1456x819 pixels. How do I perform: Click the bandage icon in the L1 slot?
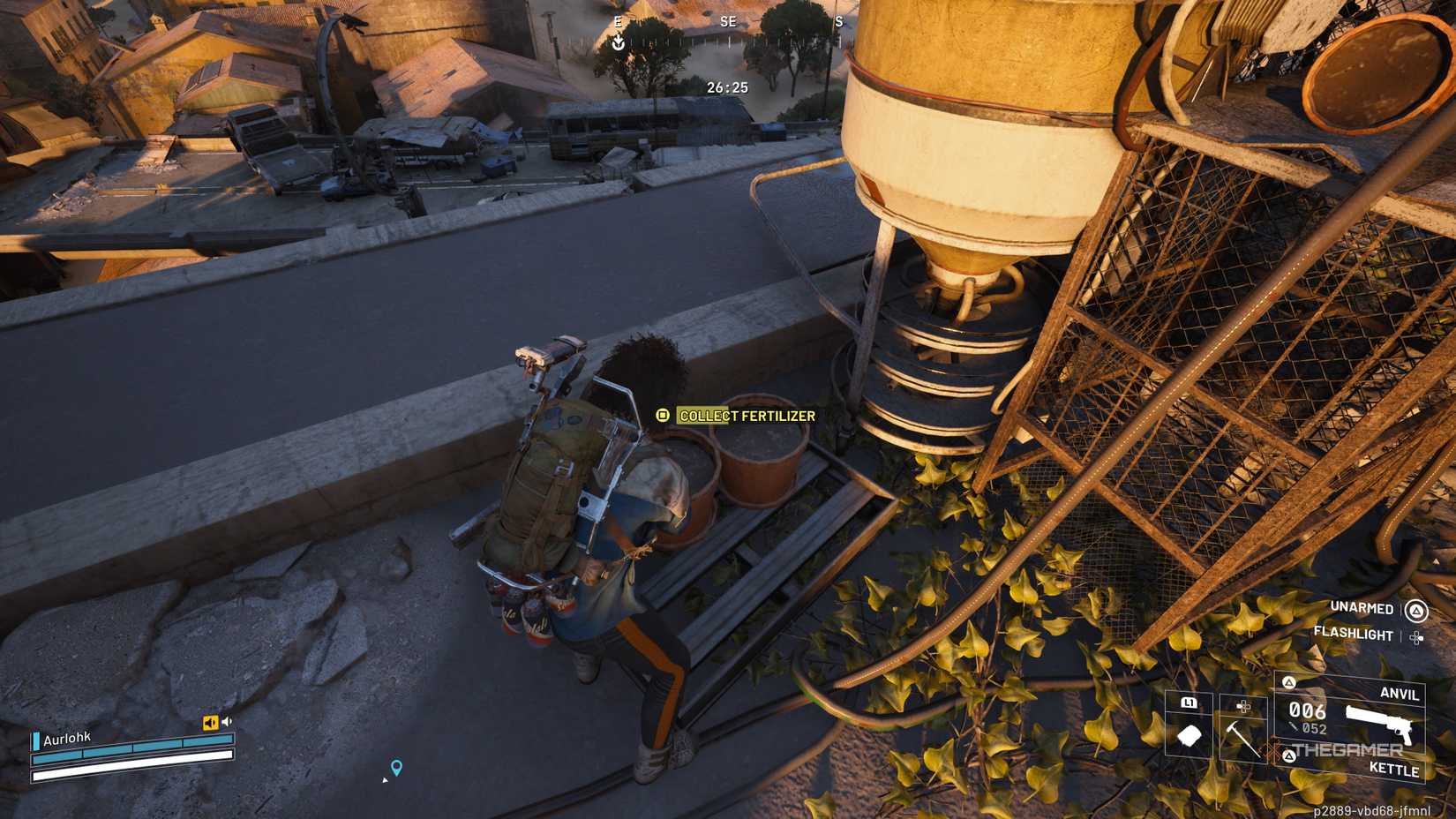tap(1189, 734)
